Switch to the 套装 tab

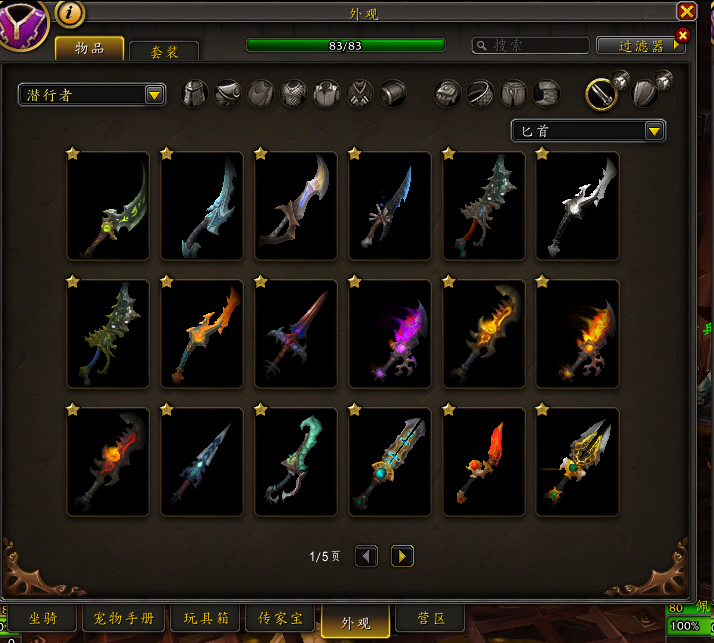(x=164, y=52)
